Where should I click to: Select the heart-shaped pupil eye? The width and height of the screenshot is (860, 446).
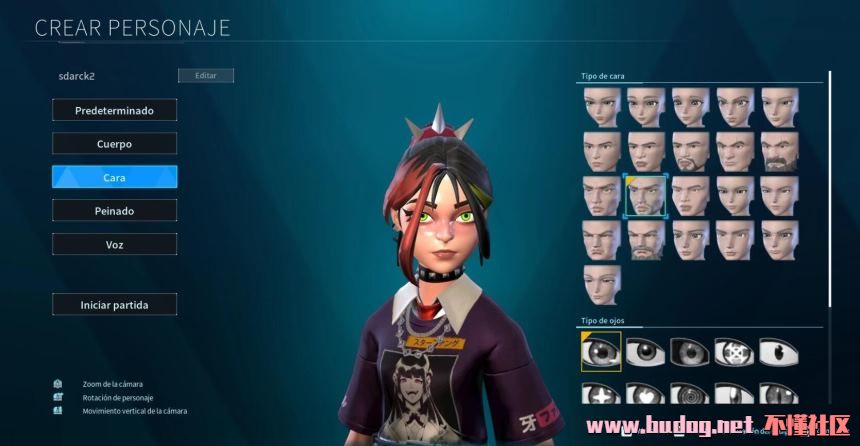[x=646, y=395]
